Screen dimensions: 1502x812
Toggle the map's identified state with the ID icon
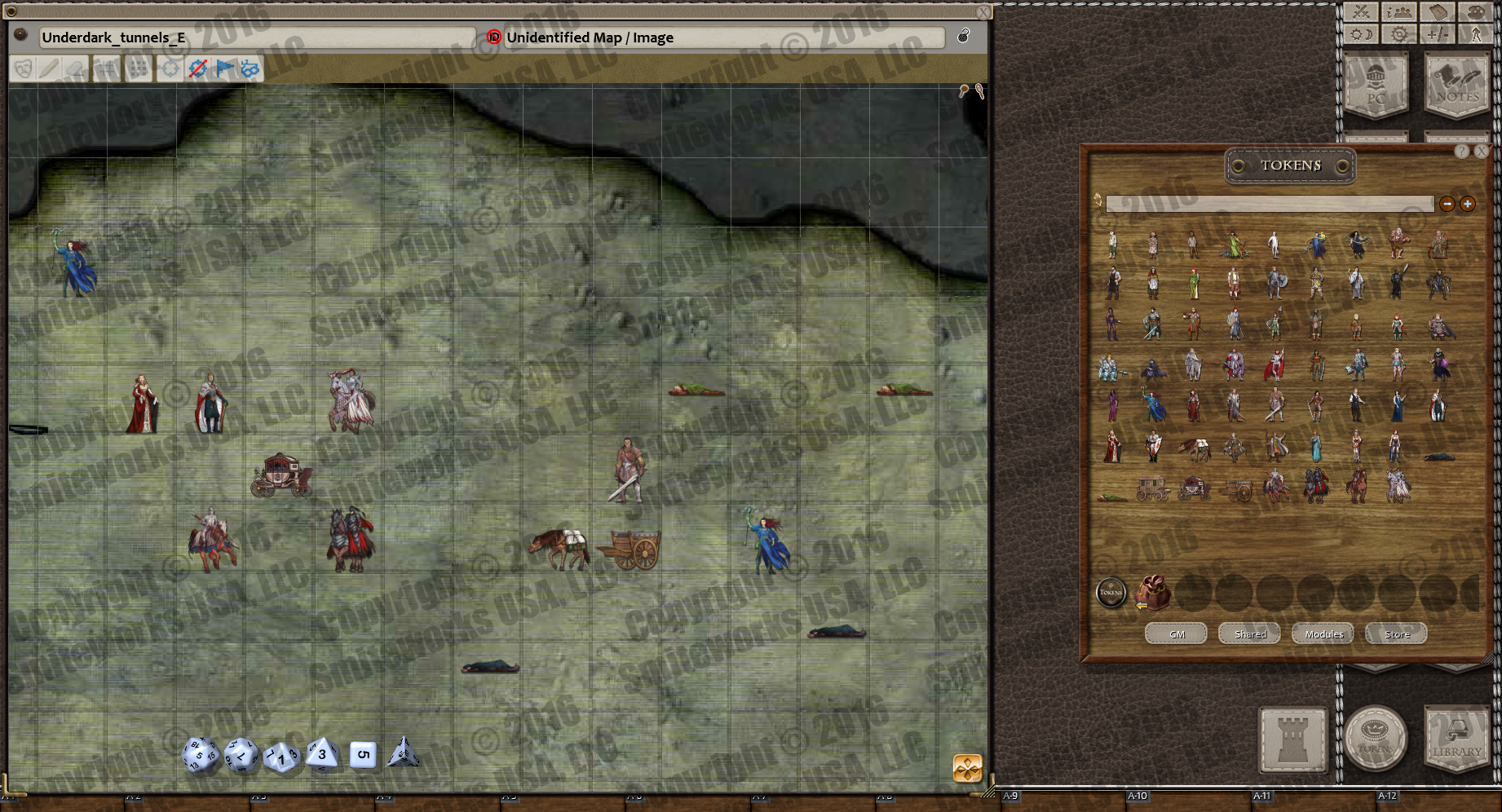tap(494, 38)
